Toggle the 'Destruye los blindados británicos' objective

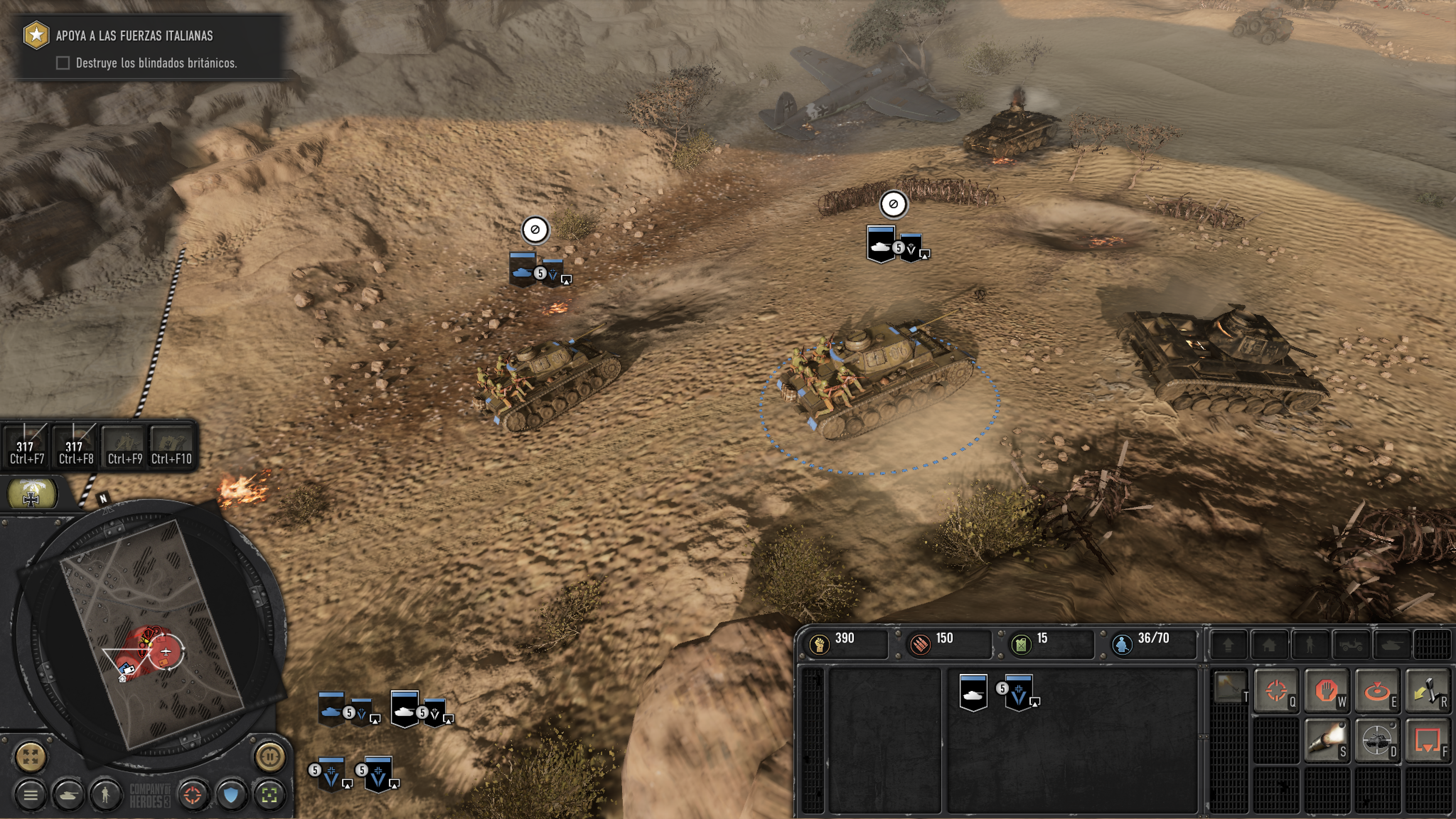coord(63,63)
